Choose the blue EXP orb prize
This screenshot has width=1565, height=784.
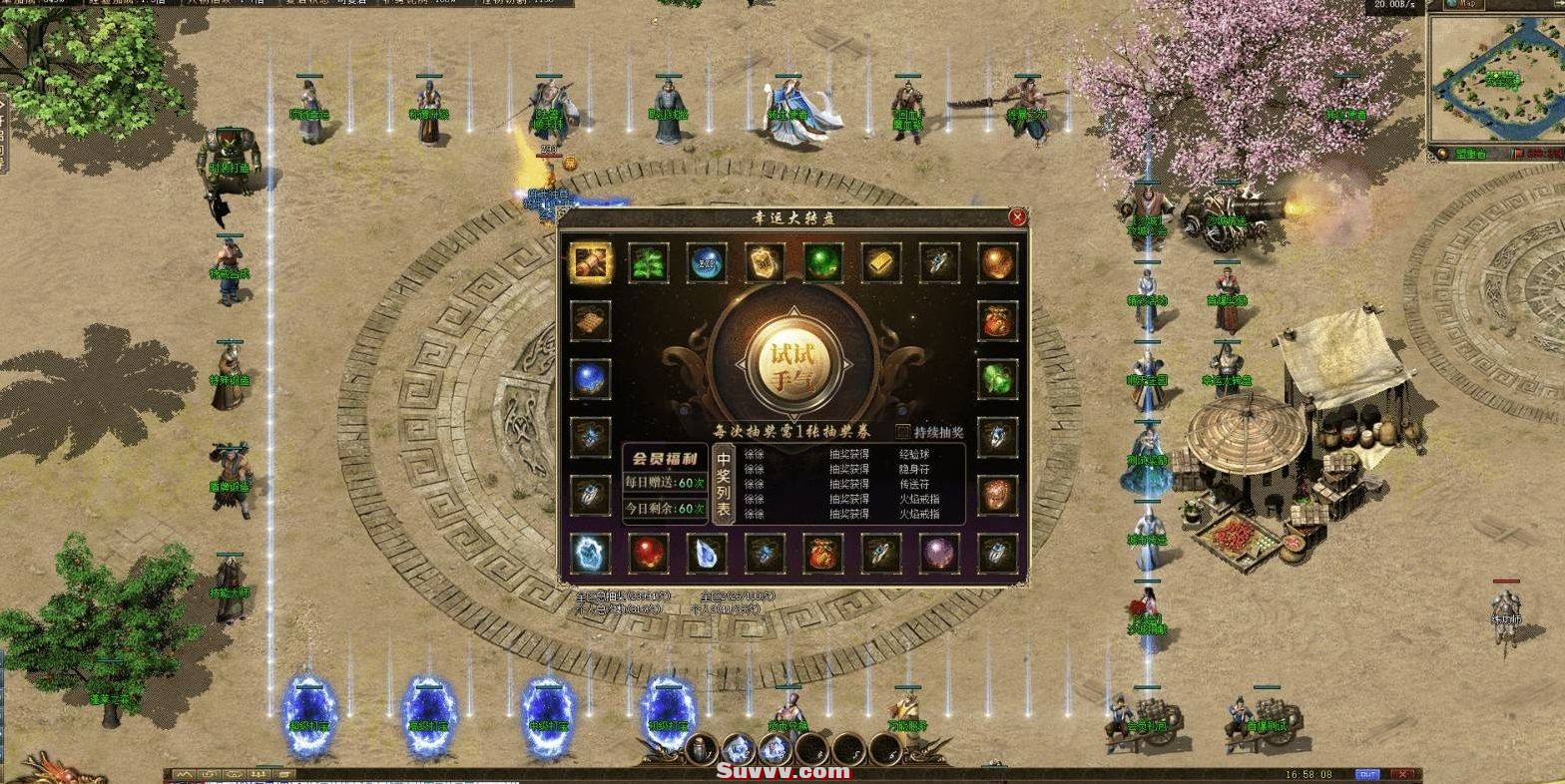click(x=707, y=262)
